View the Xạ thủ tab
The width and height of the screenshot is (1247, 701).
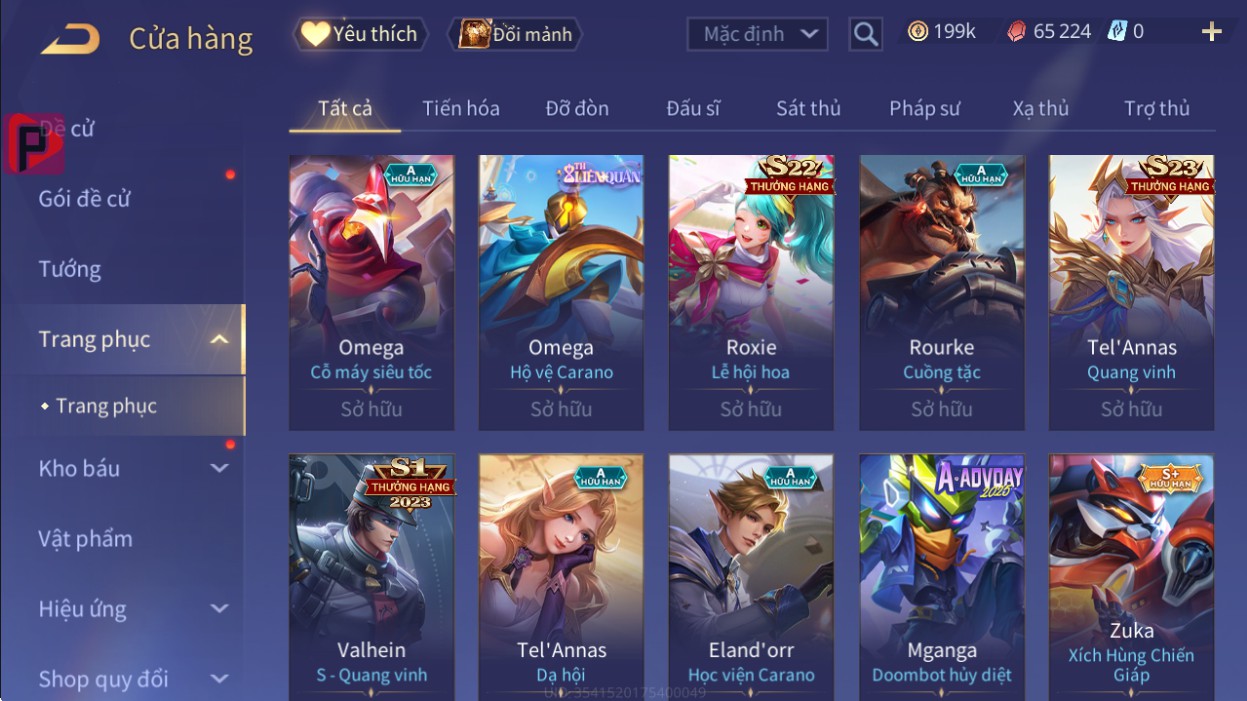coord(1040,108)
